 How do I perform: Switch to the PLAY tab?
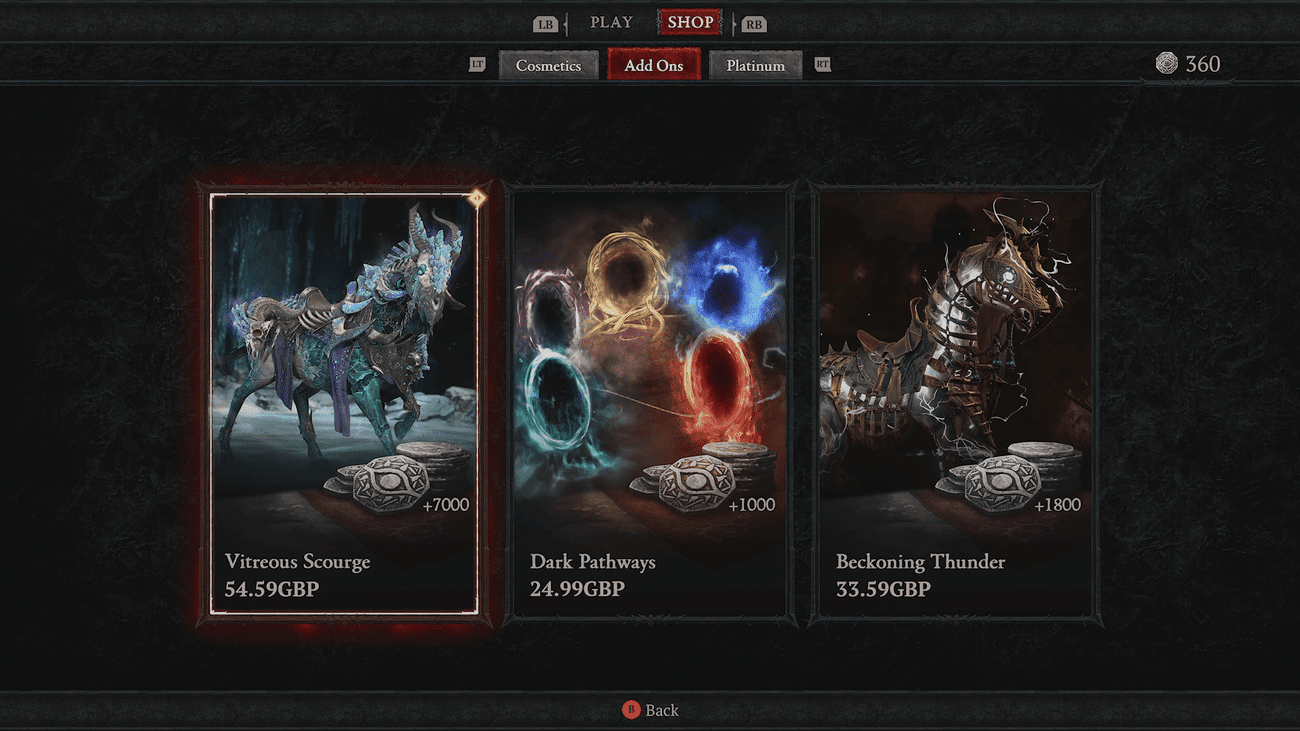pos(611,22)
